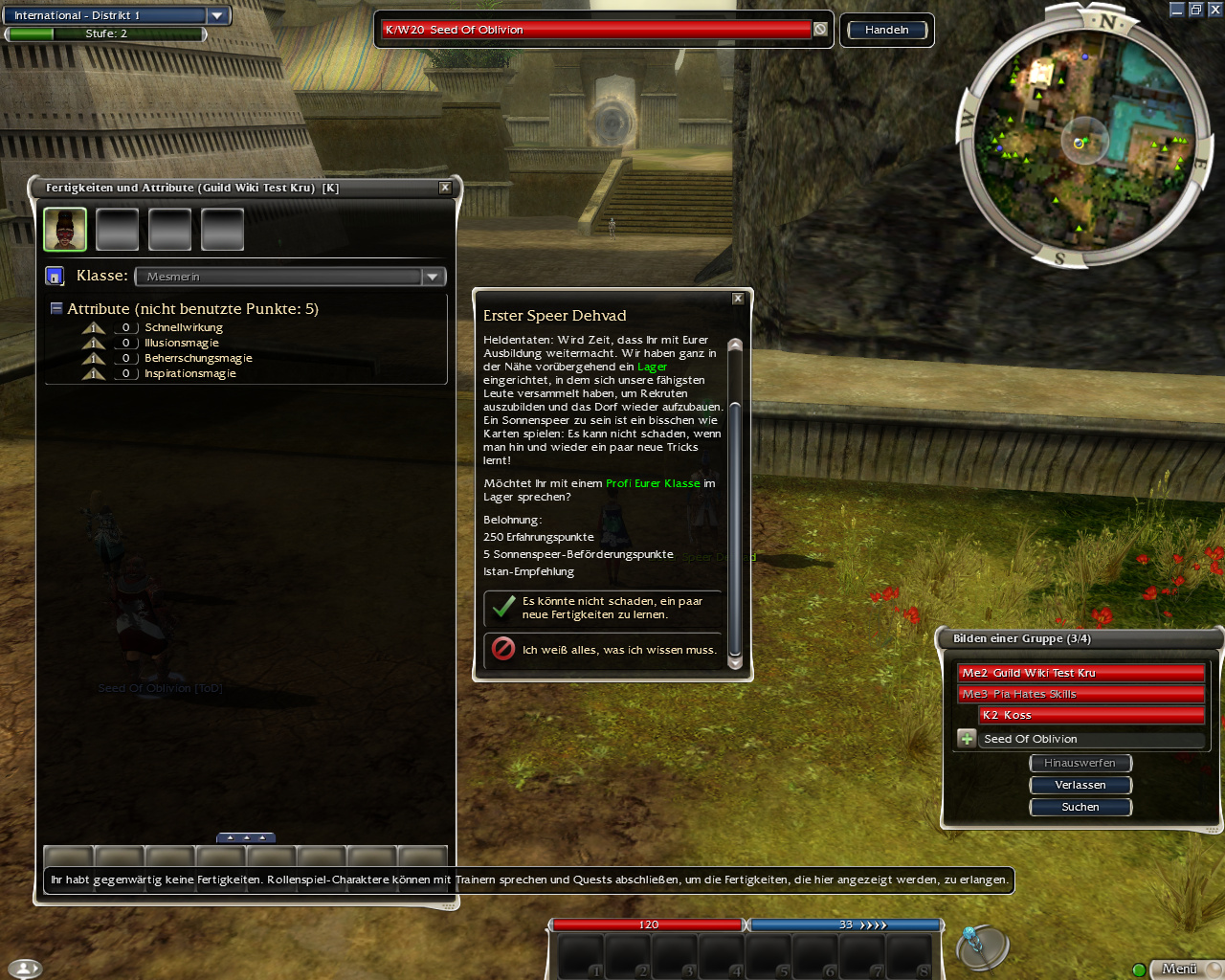Close the Fertigkeiten und Attribute window
Viewport: 1225px width, 980px height.
pyautogui.click(x=445, y=188)
